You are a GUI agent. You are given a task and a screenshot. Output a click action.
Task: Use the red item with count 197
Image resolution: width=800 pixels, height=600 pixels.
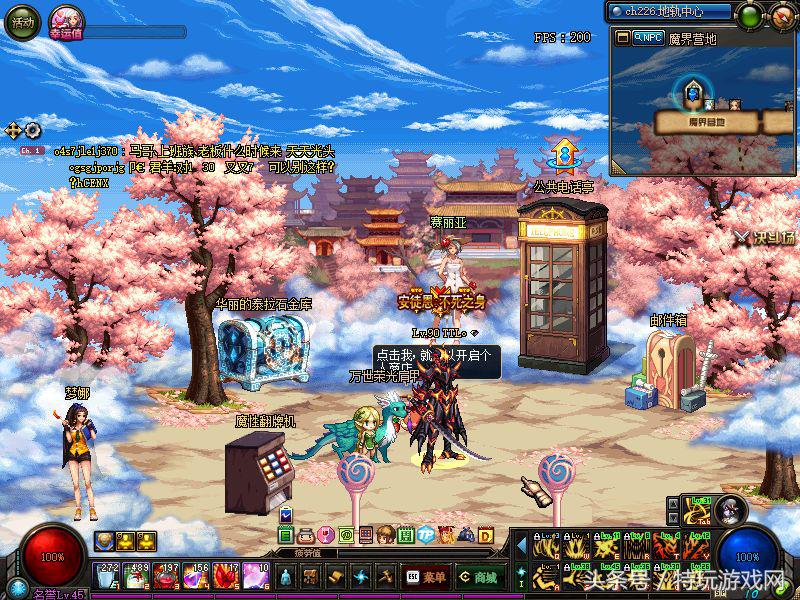166,576
